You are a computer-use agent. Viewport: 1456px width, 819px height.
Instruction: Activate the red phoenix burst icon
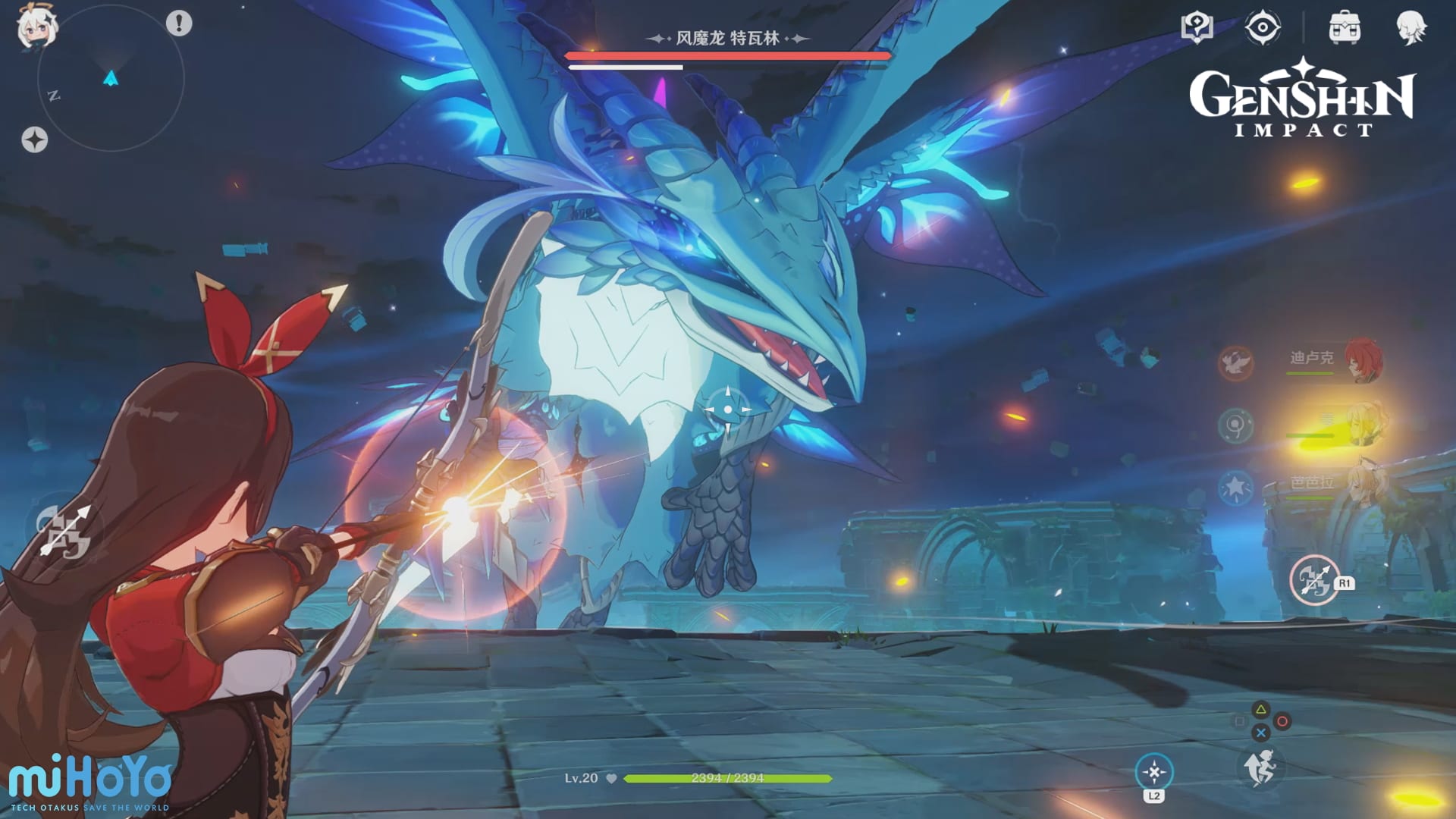pyautogui.click(x=1236, y=363)
